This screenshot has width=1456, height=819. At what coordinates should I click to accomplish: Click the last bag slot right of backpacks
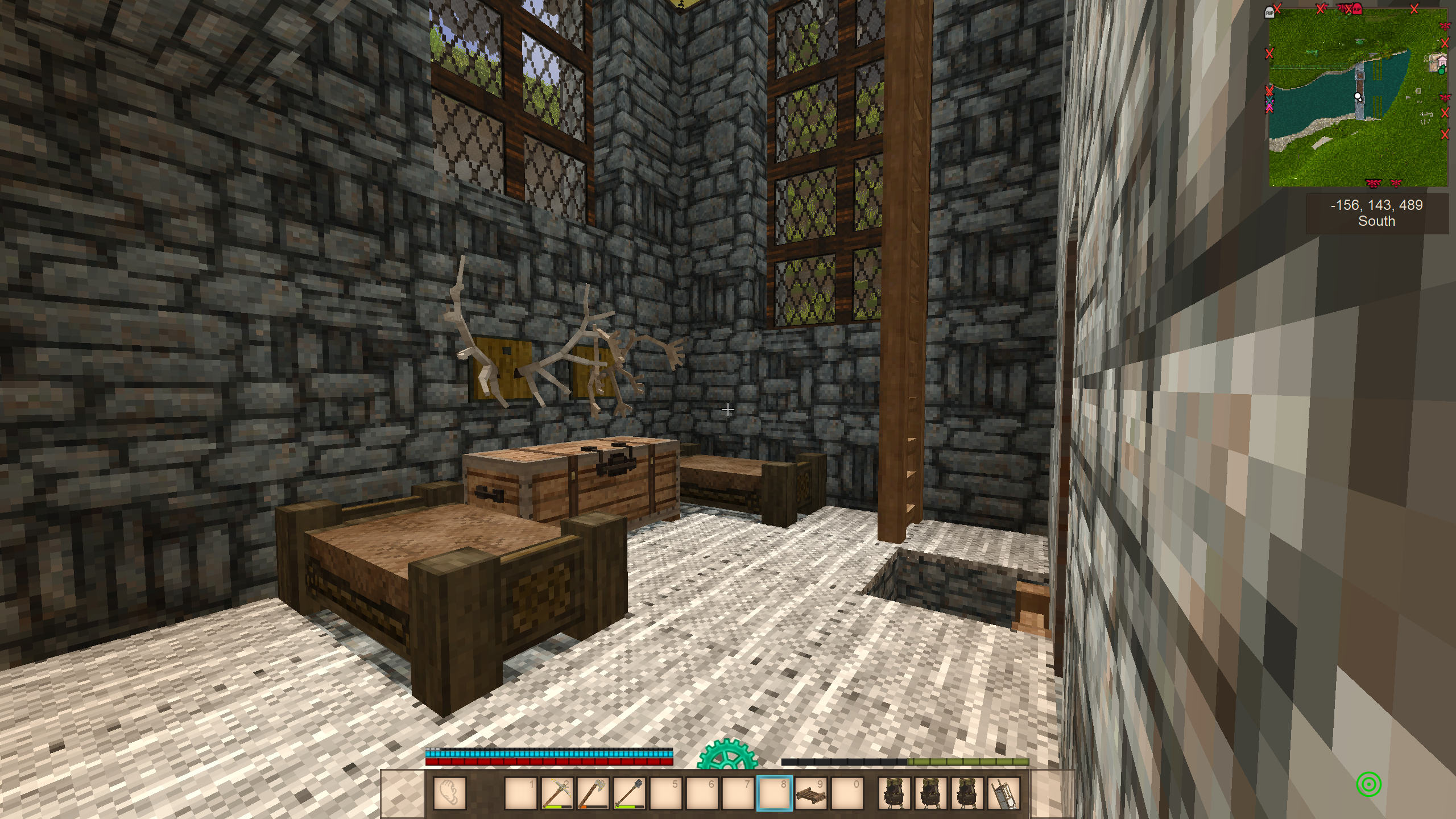point(1004,793)
